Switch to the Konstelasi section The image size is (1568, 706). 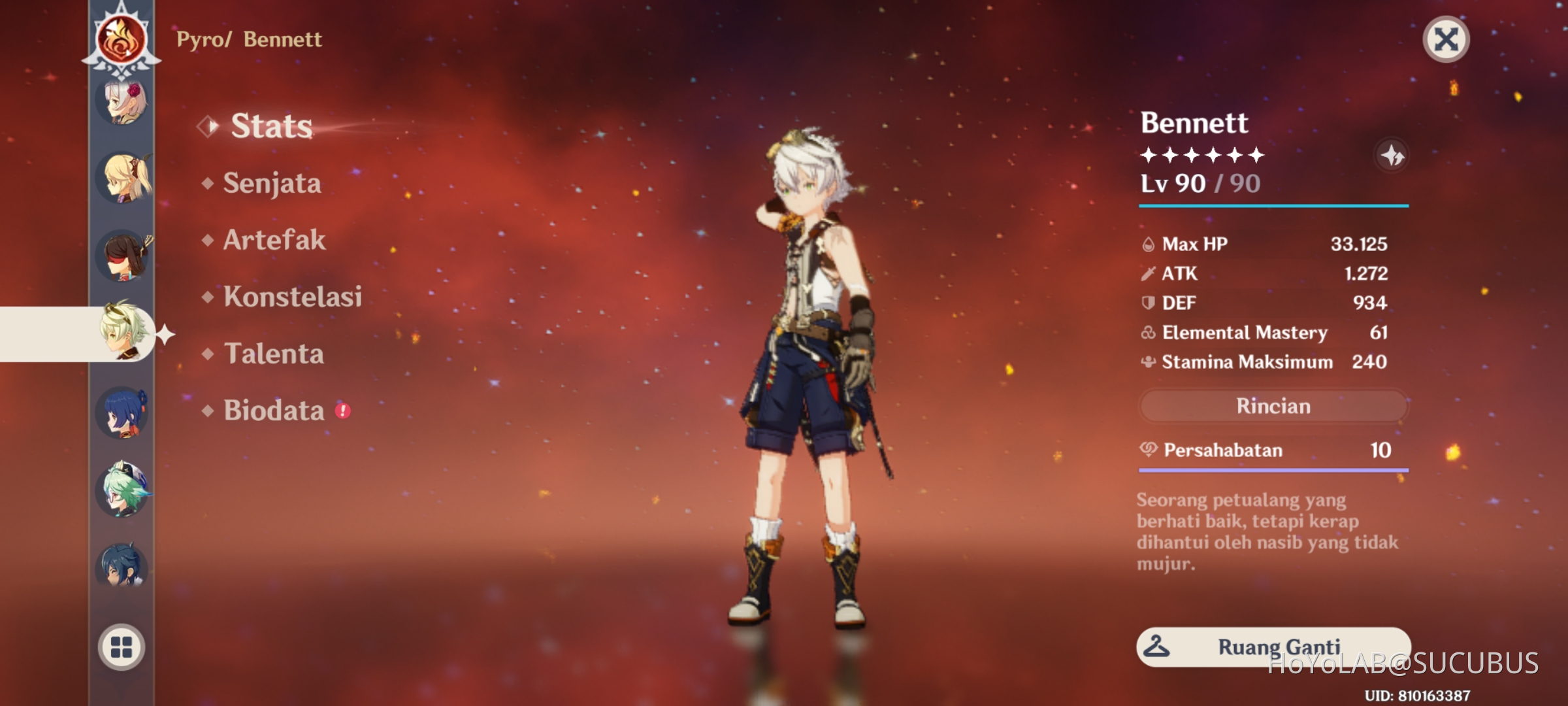pos(293,297)
